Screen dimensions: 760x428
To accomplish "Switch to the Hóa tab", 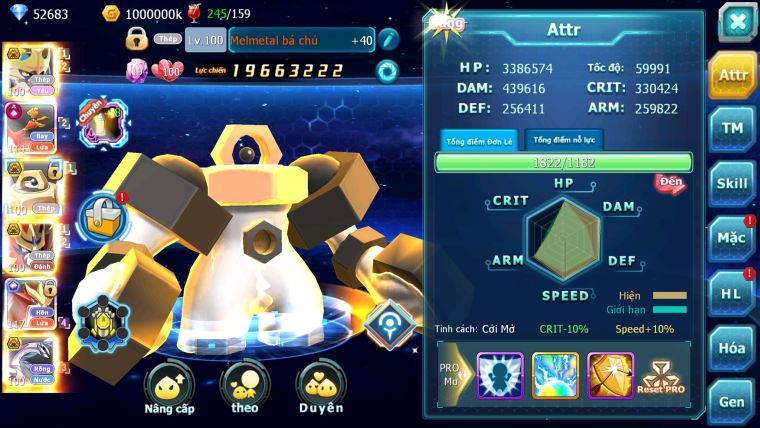I will pyautogui.click(x=732, y=348).
